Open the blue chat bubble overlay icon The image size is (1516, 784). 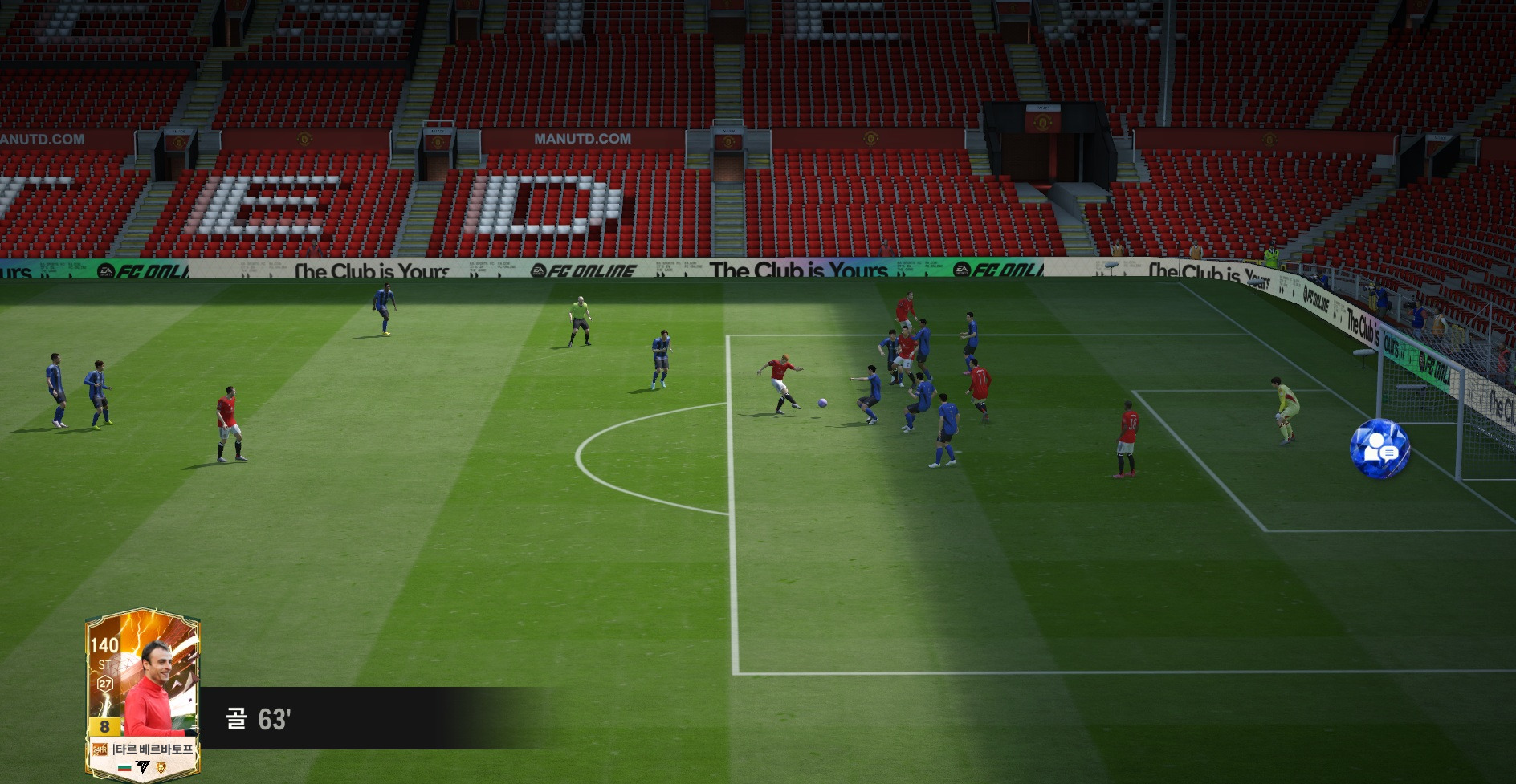[x=1379, y=449]
